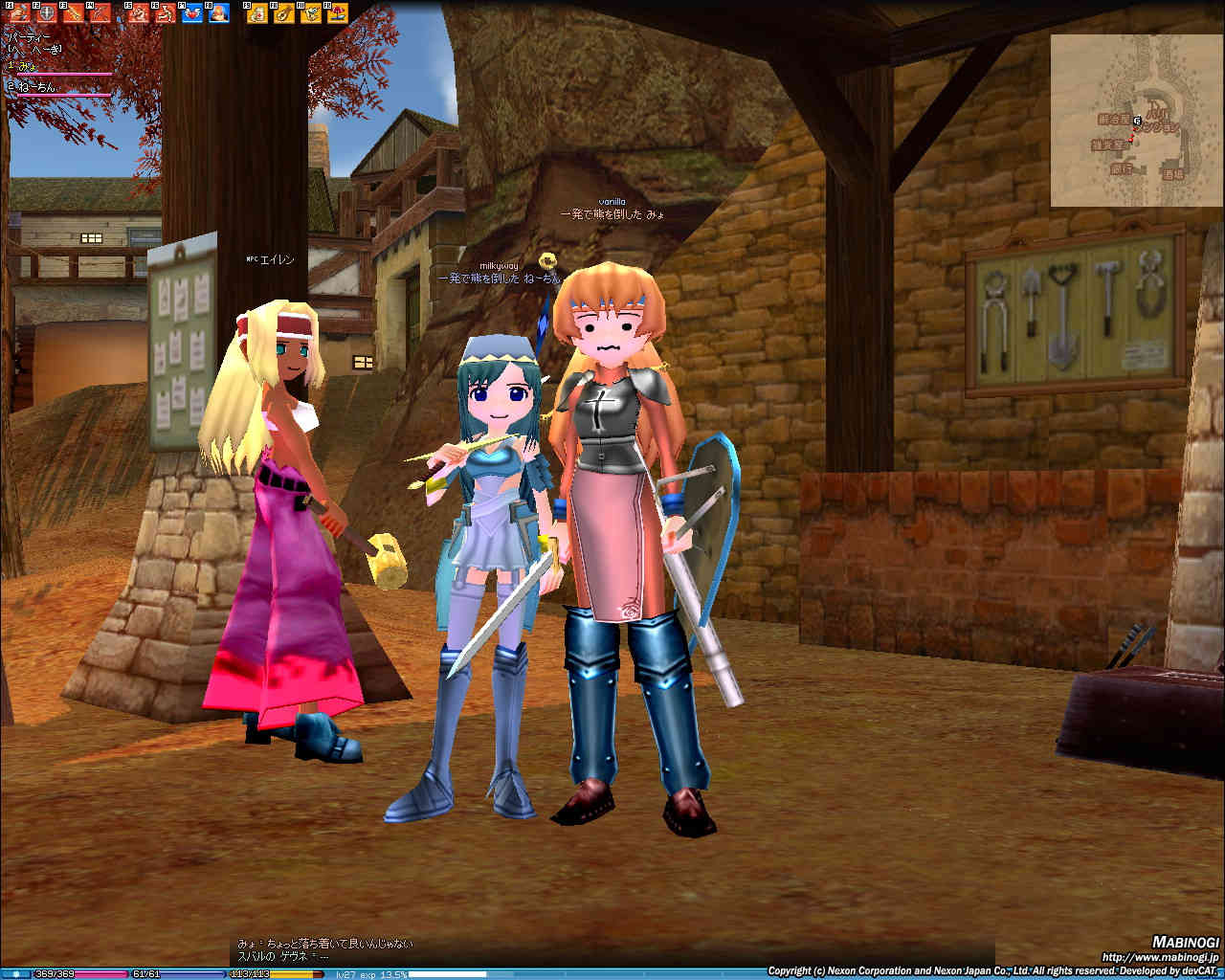Activate the F4 bow ranged skill
The width and height of the screenshot is (1225, 980).
tap(100, 13)
